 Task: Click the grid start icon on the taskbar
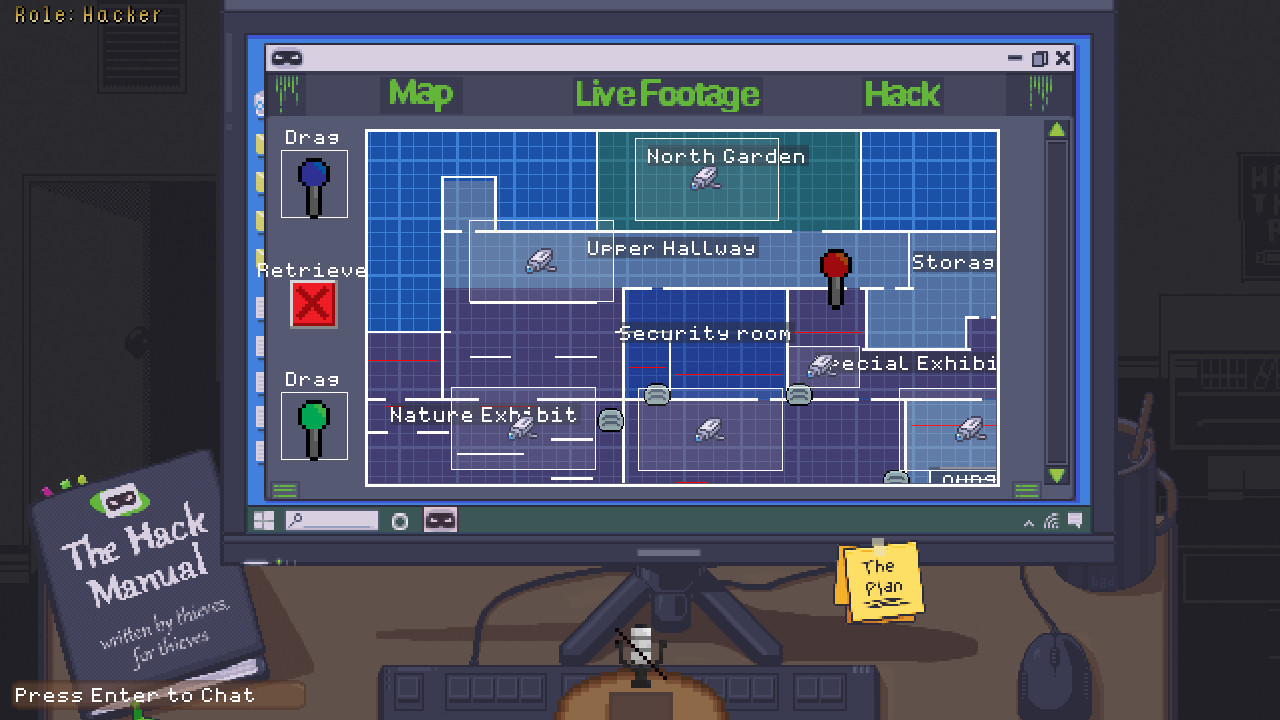(263, 519)
